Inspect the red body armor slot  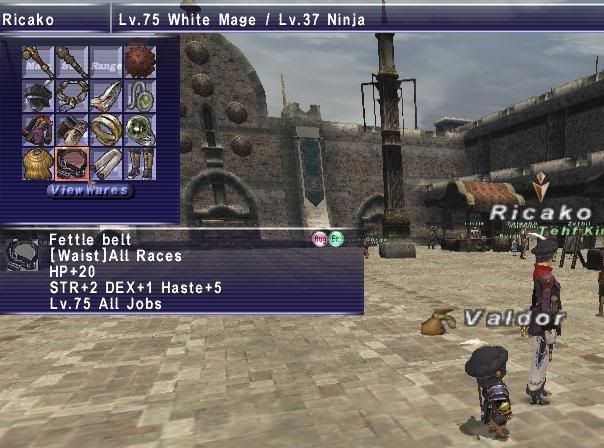(x=38, y=130)
